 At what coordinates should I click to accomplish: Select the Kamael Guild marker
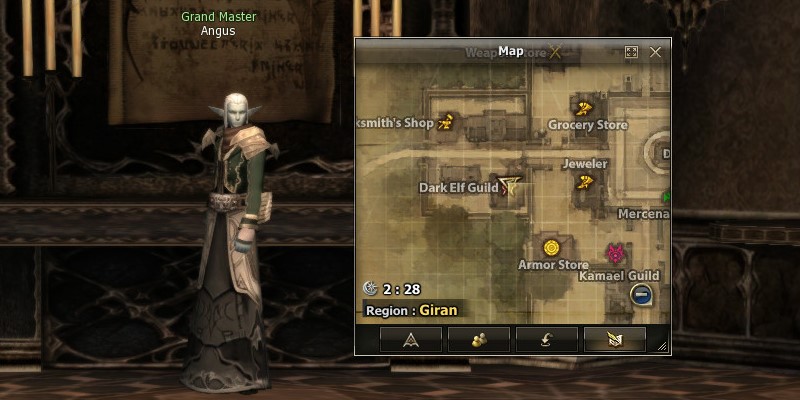pos(615,255)
